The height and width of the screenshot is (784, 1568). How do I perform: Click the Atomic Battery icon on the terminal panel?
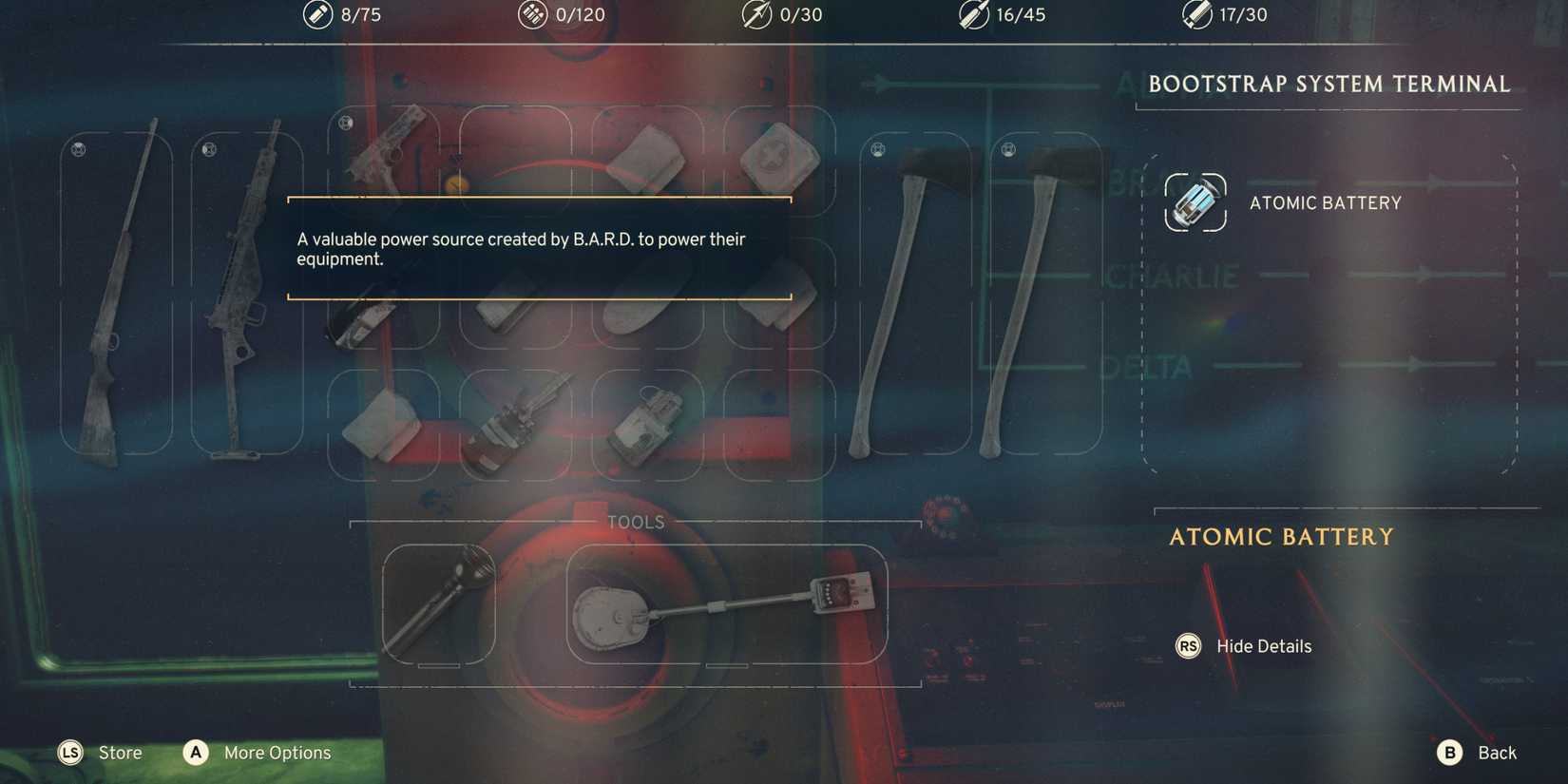pyautogui.click(x=1195, y=202)
